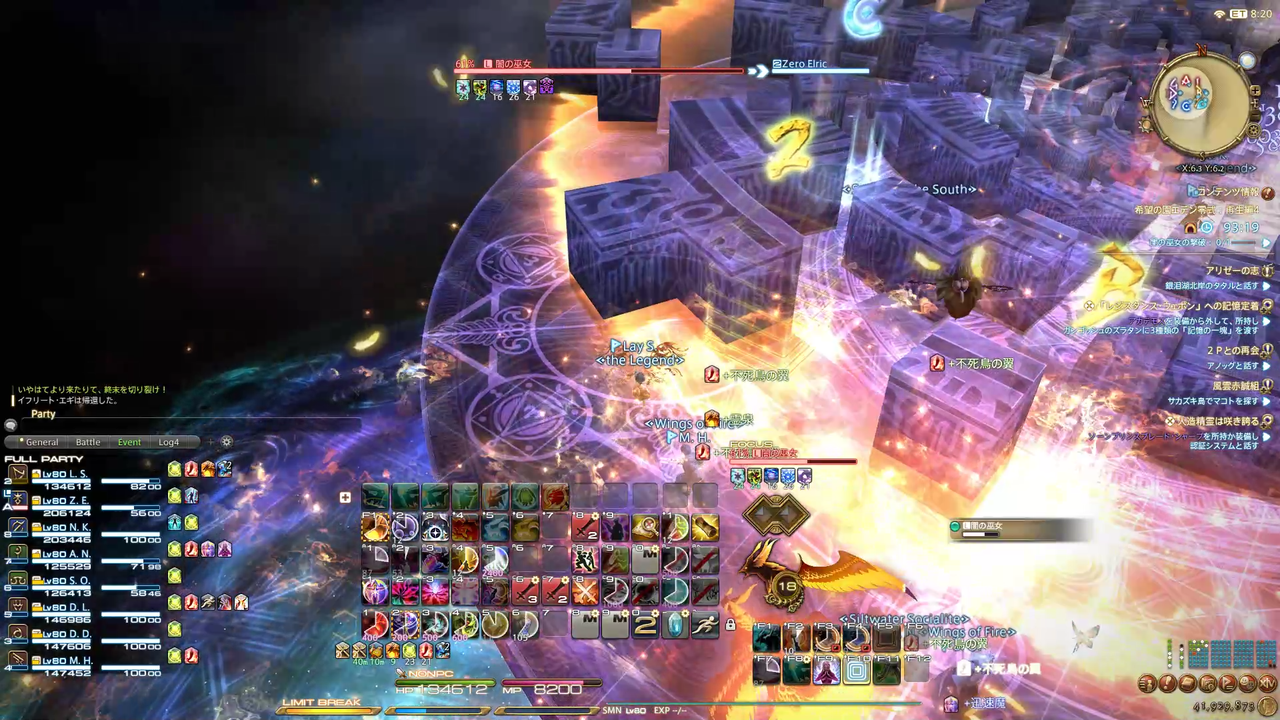This screenshot has width=1280, height=720.
Task: Select the Log4 chat tab
Action: click(x=168, y=442)
